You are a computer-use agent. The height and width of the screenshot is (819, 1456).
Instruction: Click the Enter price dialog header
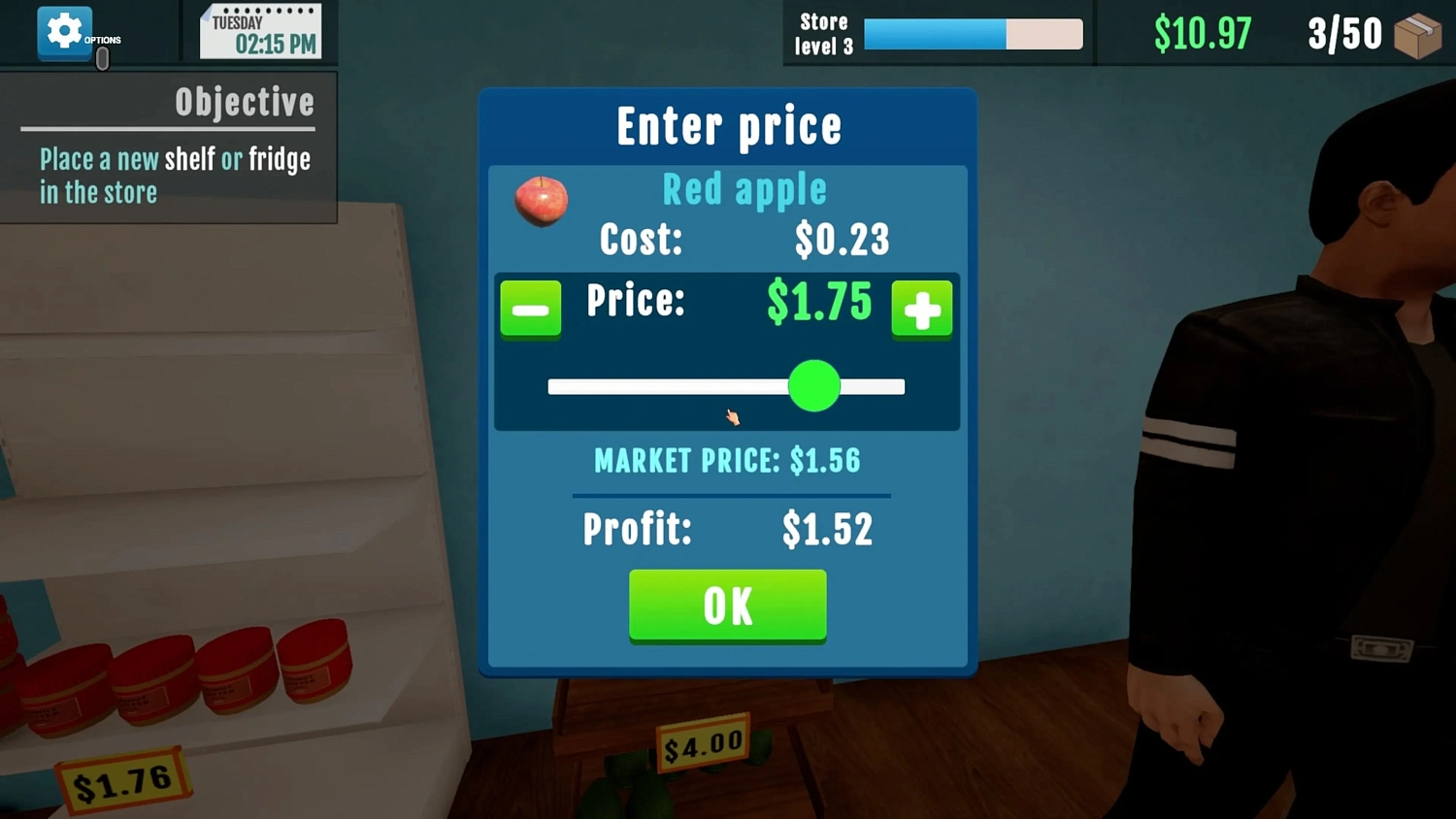[x=728, y=124]
